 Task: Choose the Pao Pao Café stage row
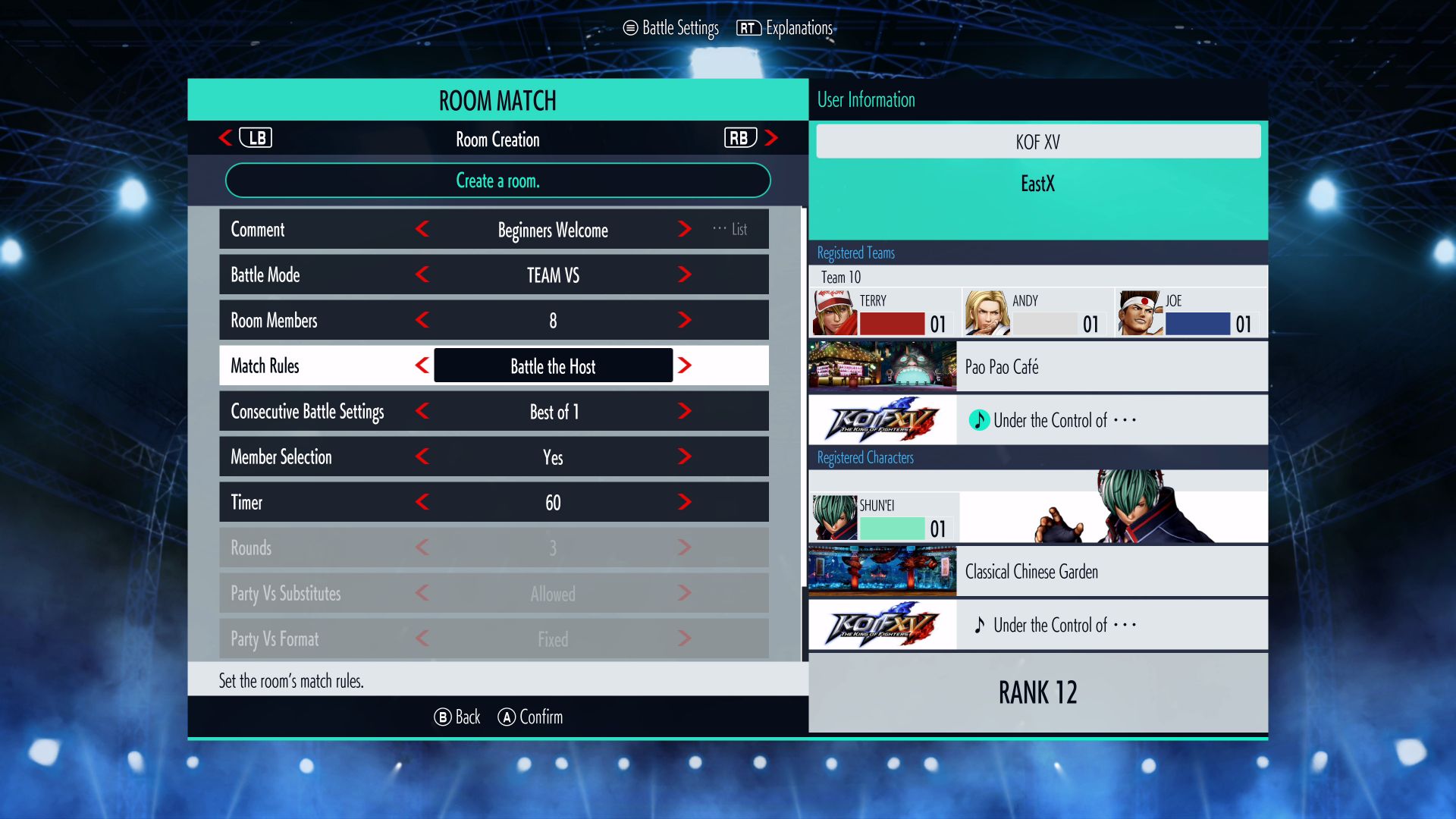coord(1037,367)
